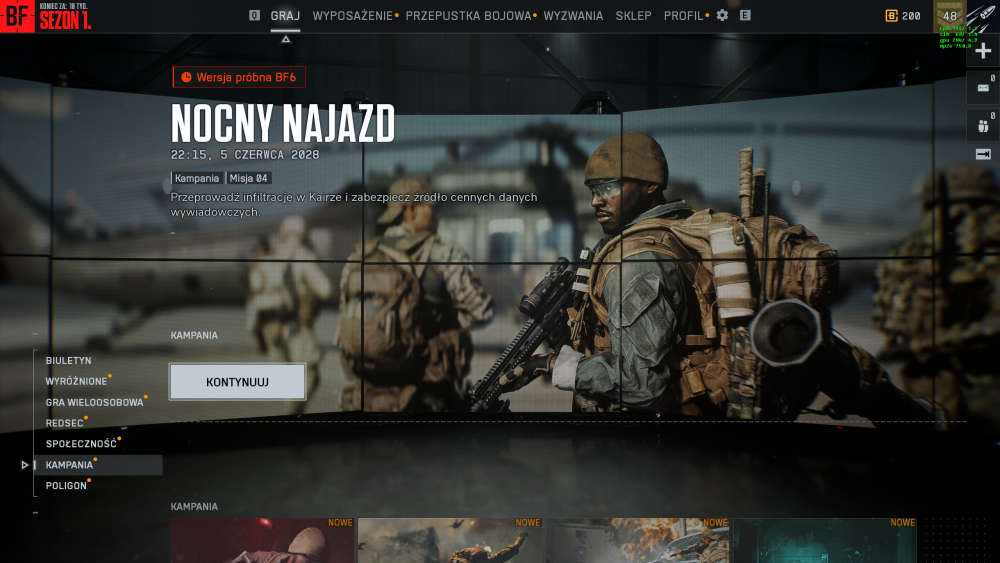Open the SPOŁECZNOŚĆ section

tap(81, 444)
